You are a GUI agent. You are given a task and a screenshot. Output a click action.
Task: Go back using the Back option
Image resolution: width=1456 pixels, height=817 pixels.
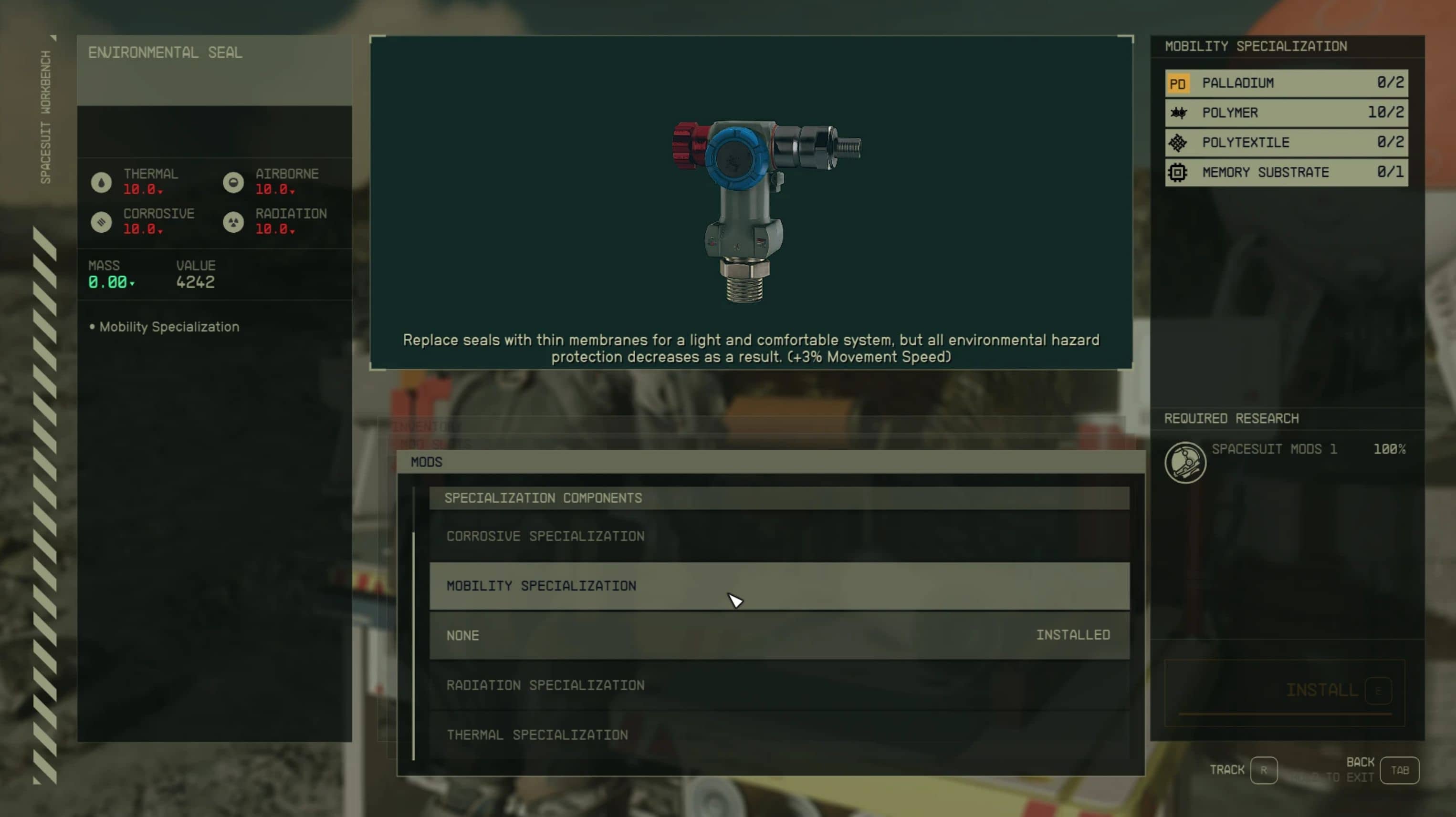point(1399,770)
